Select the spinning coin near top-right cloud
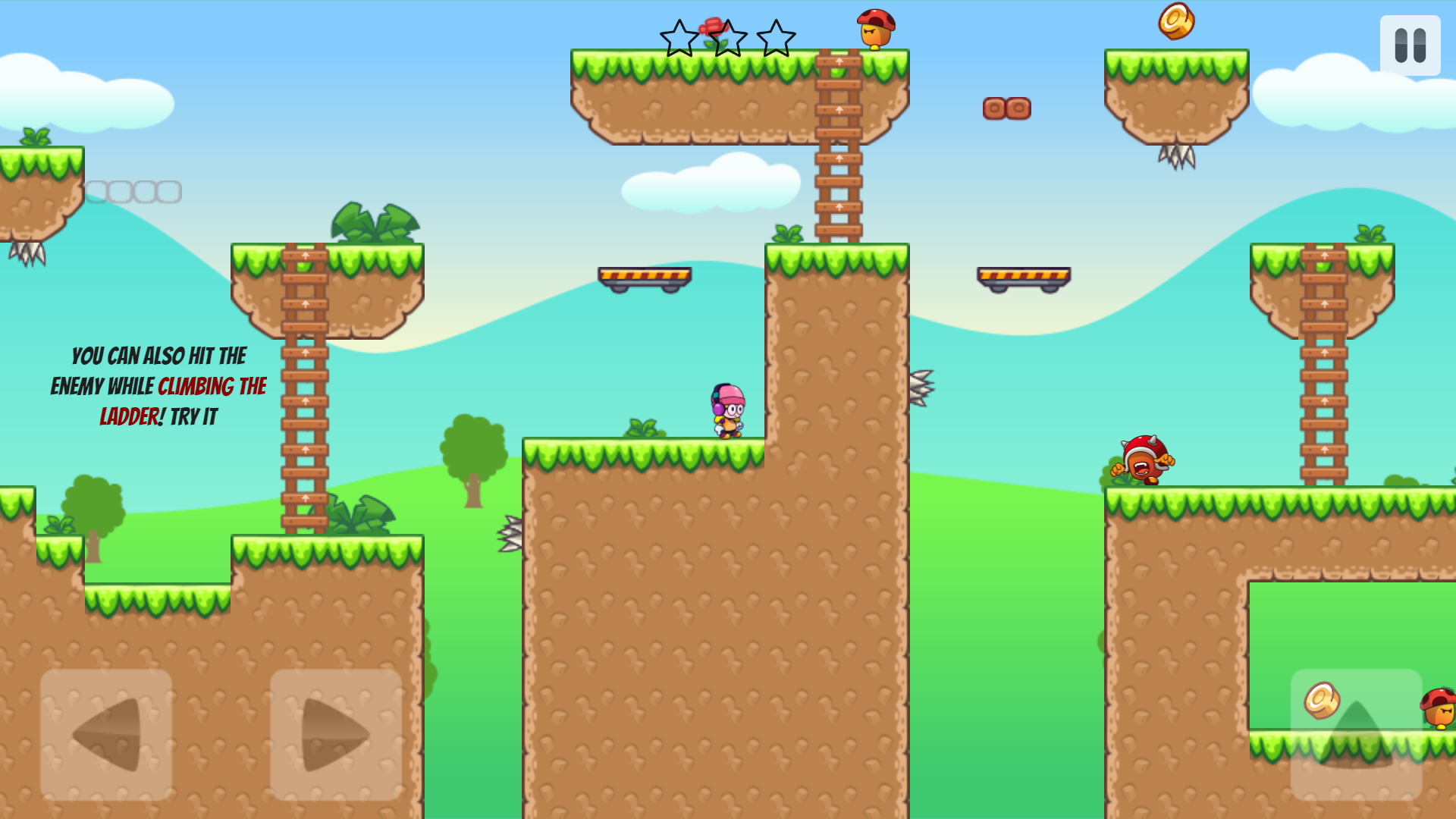Viewport: 1456px width, 819px height. [x=1178, y=22]
